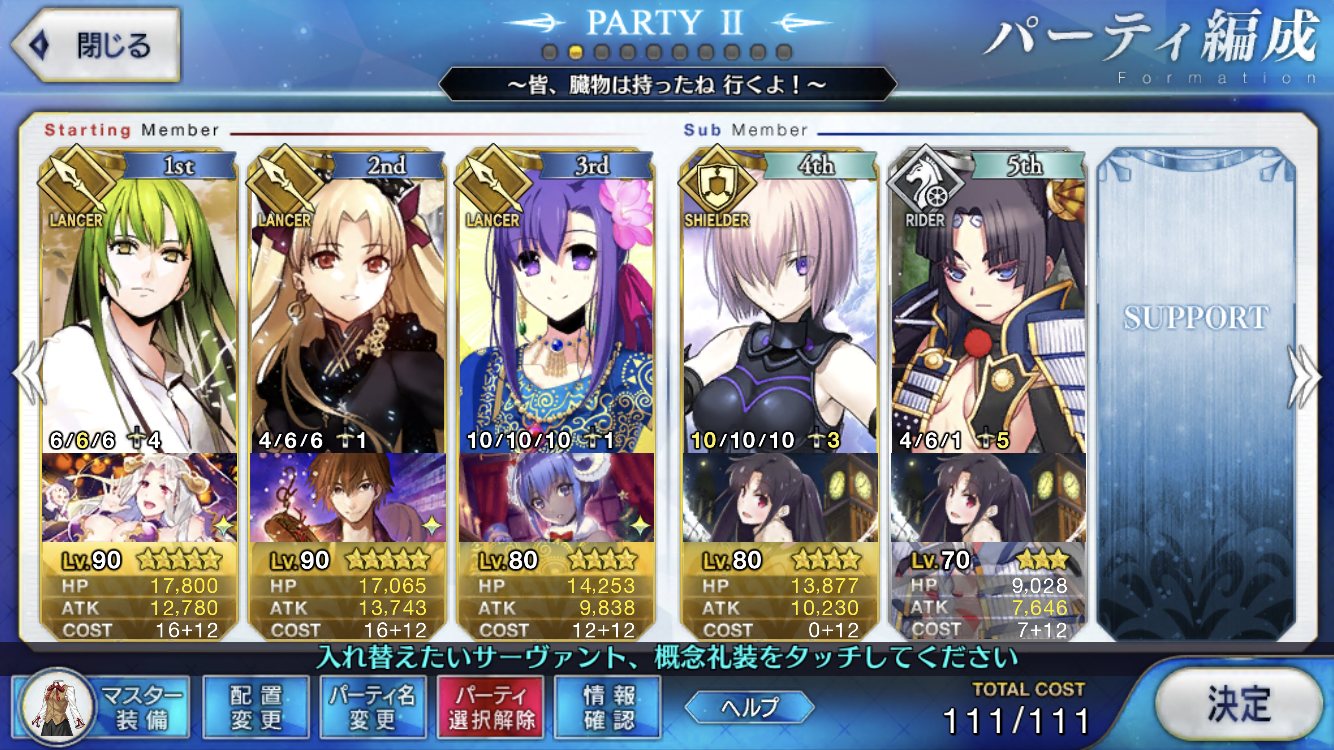Rename the party with パーティ名変更
Screen dimensions: 1334x750
374,707
